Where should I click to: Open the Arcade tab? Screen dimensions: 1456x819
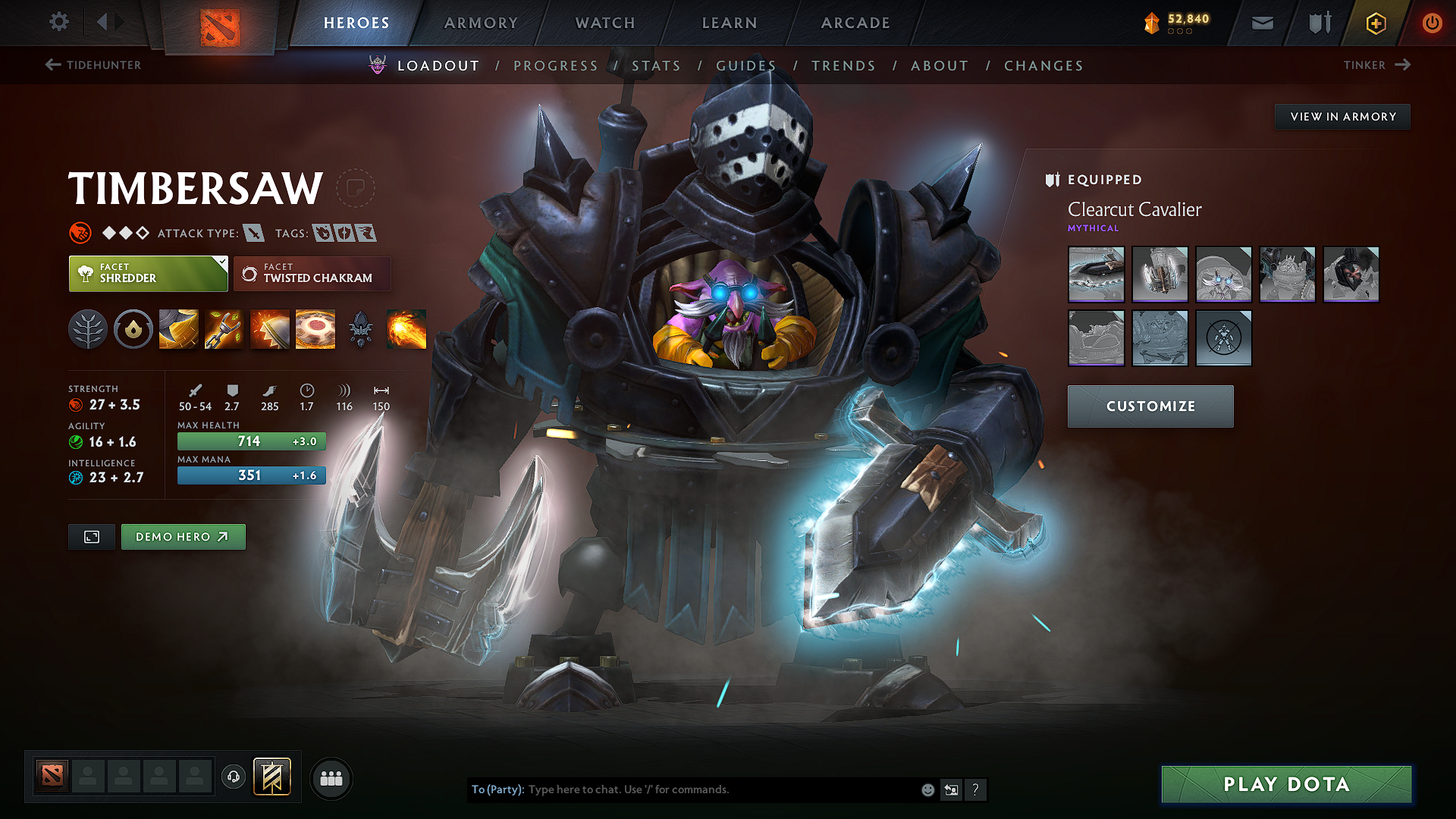click(855, 23)
